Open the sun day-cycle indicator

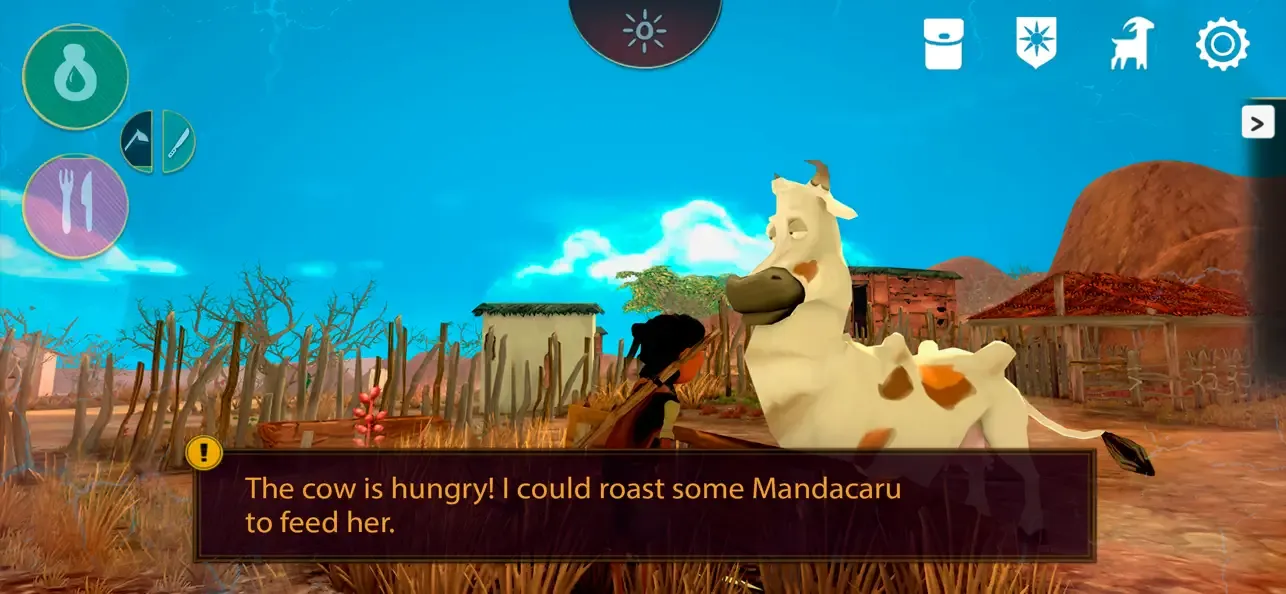click(x=645, y=31)
